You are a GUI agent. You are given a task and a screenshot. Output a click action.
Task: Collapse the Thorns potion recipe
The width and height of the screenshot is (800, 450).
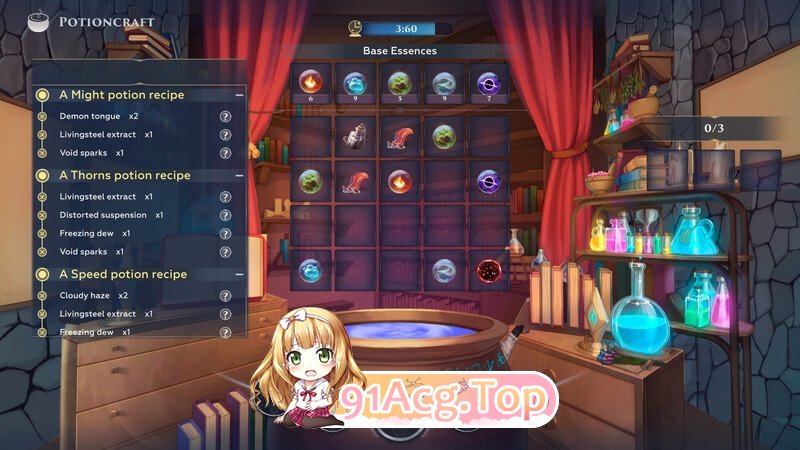[x=239, y=175]
